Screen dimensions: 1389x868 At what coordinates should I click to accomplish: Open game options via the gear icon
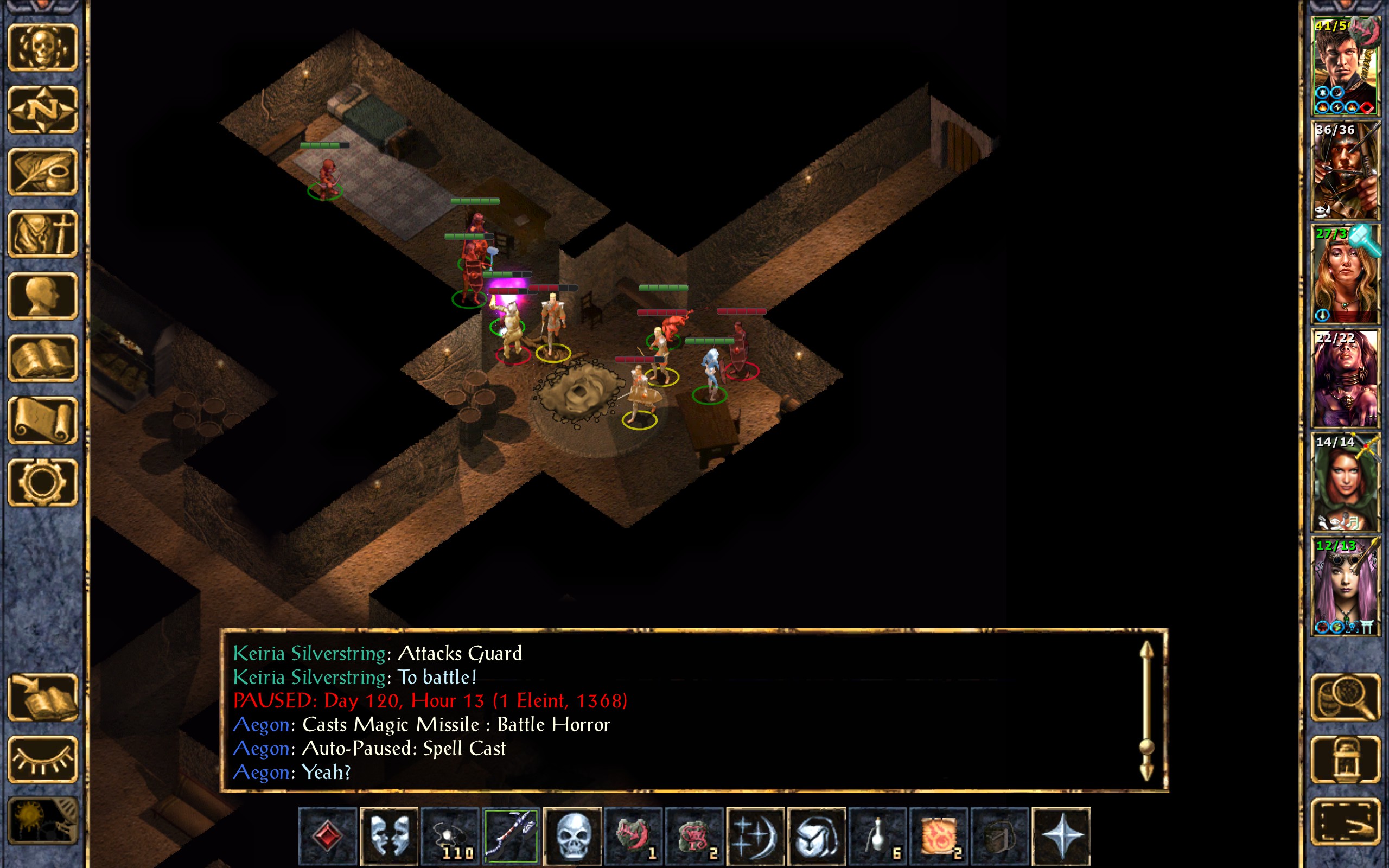(x=42, y=482)
